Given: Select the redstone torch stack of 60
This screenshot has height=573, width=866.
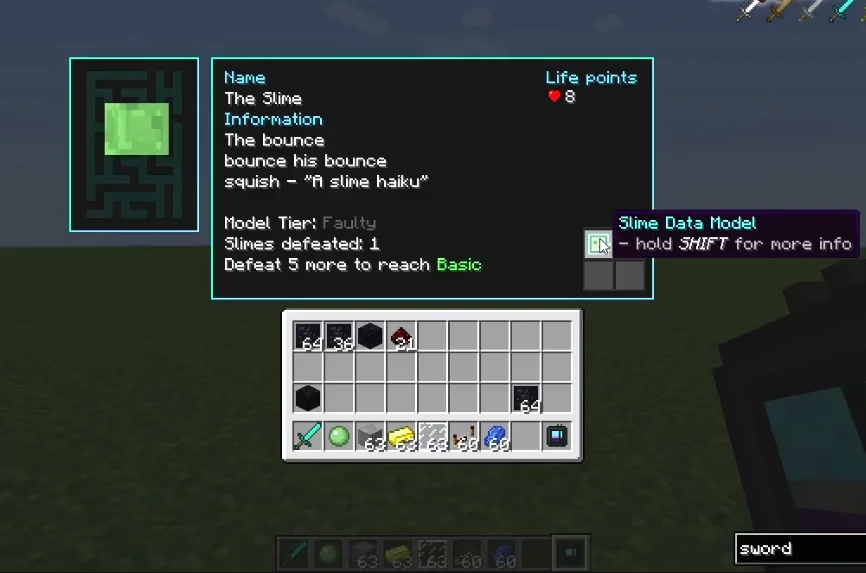Looking at the screenshot, I should click(x=463, y=436).
